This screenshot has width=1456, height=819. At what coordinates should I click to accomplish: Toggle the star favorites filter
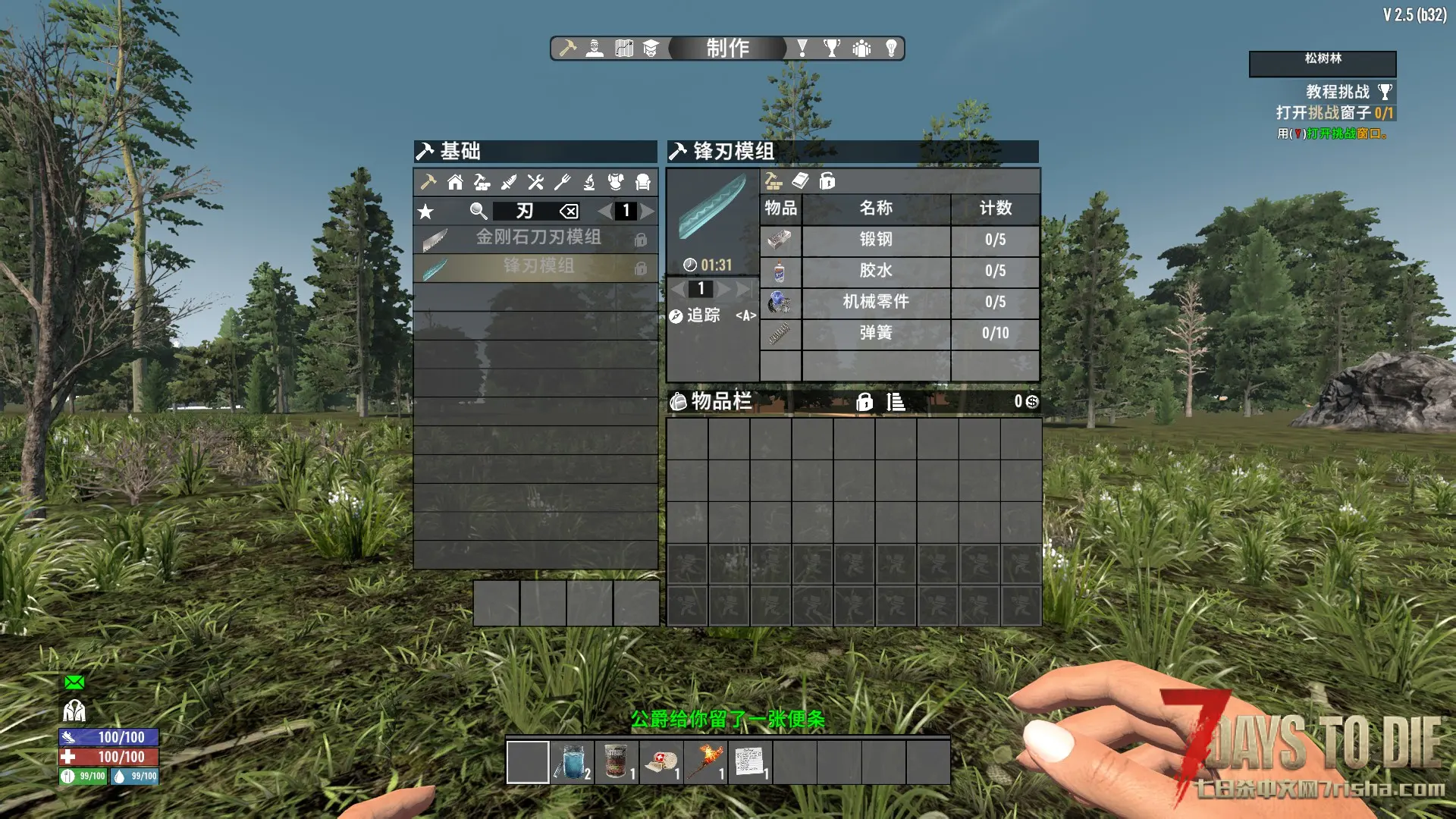[425, 212]
